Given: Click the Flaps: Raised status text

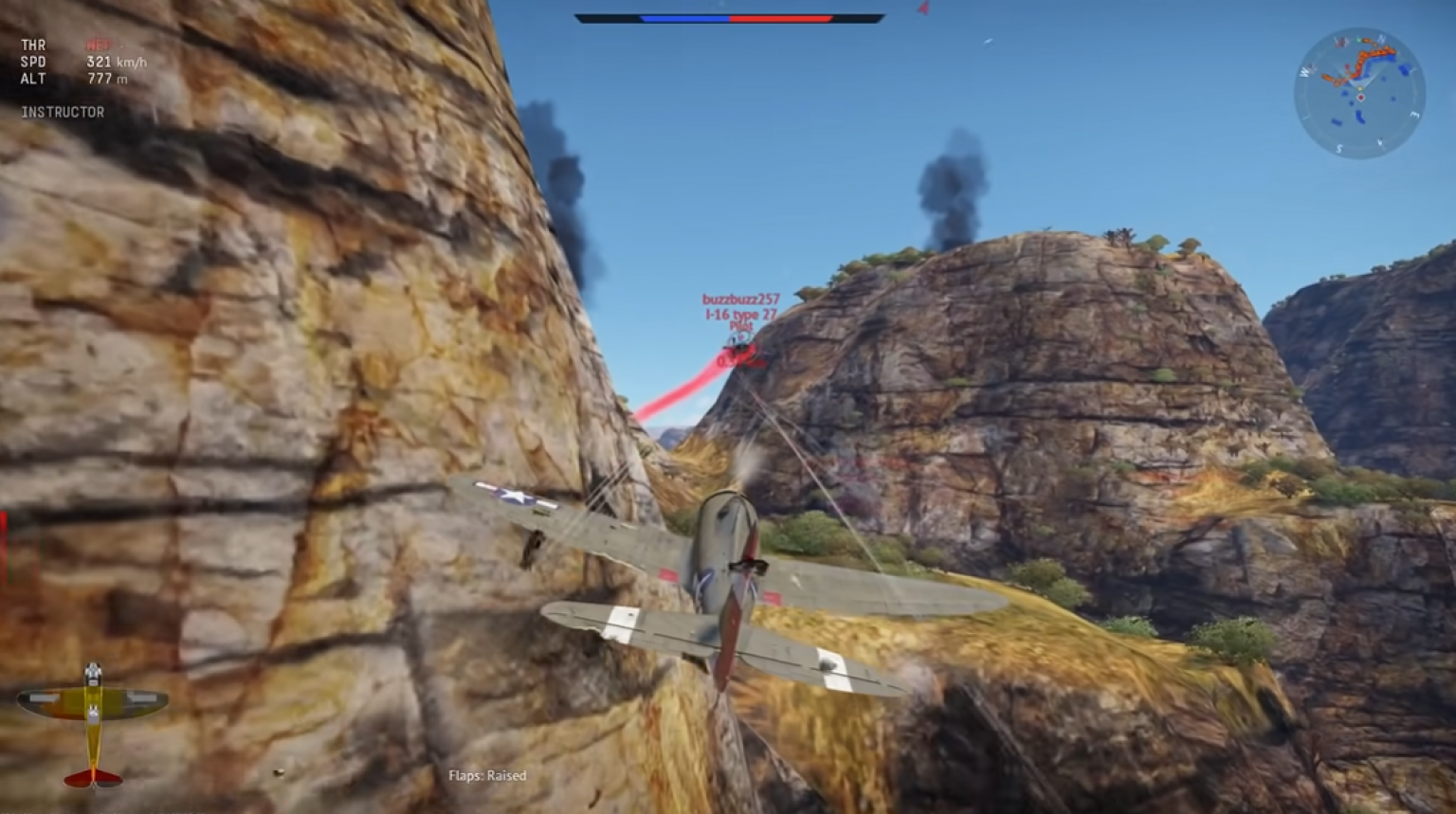Looking at the screenshot, I should (488, 775).
